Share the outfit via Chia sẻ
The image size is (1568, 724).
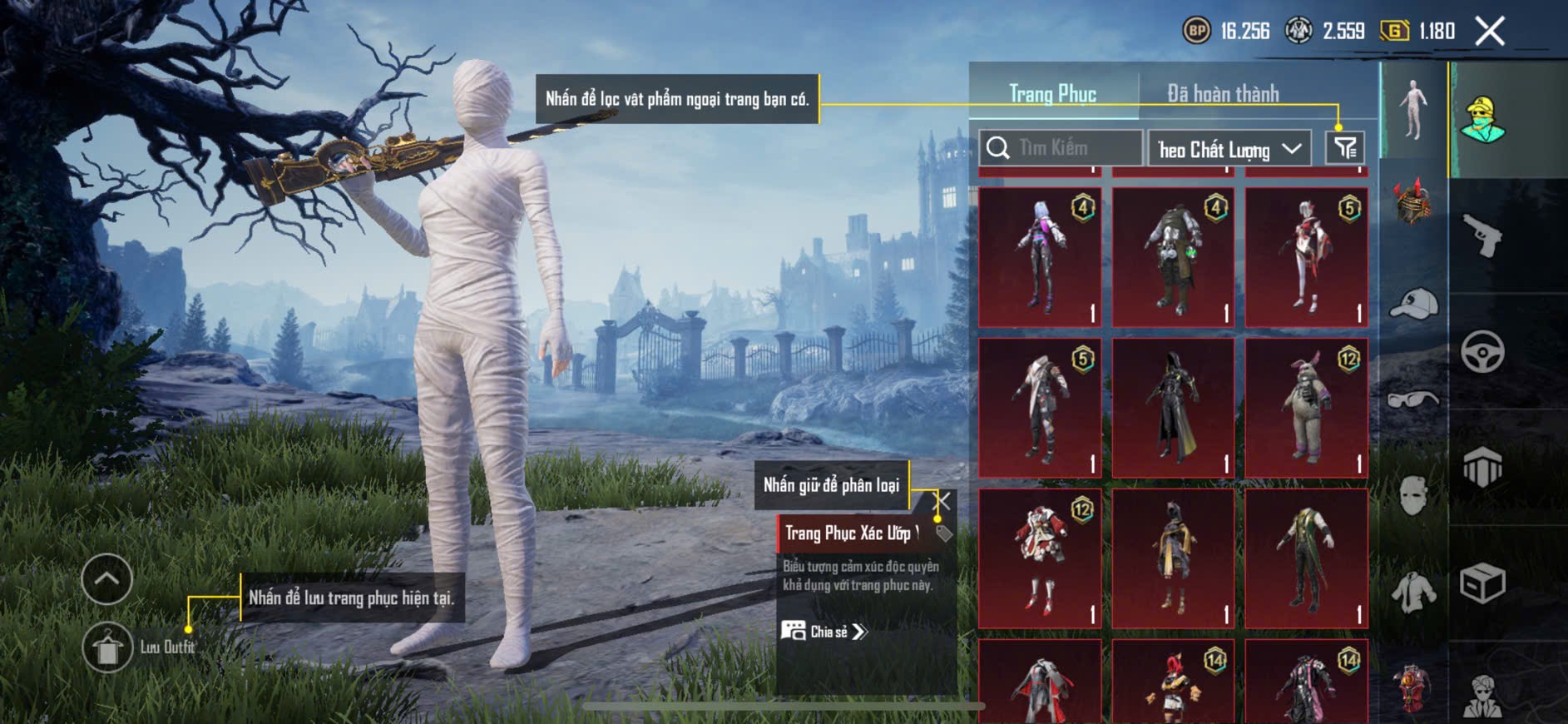click(x=824, y=632)
